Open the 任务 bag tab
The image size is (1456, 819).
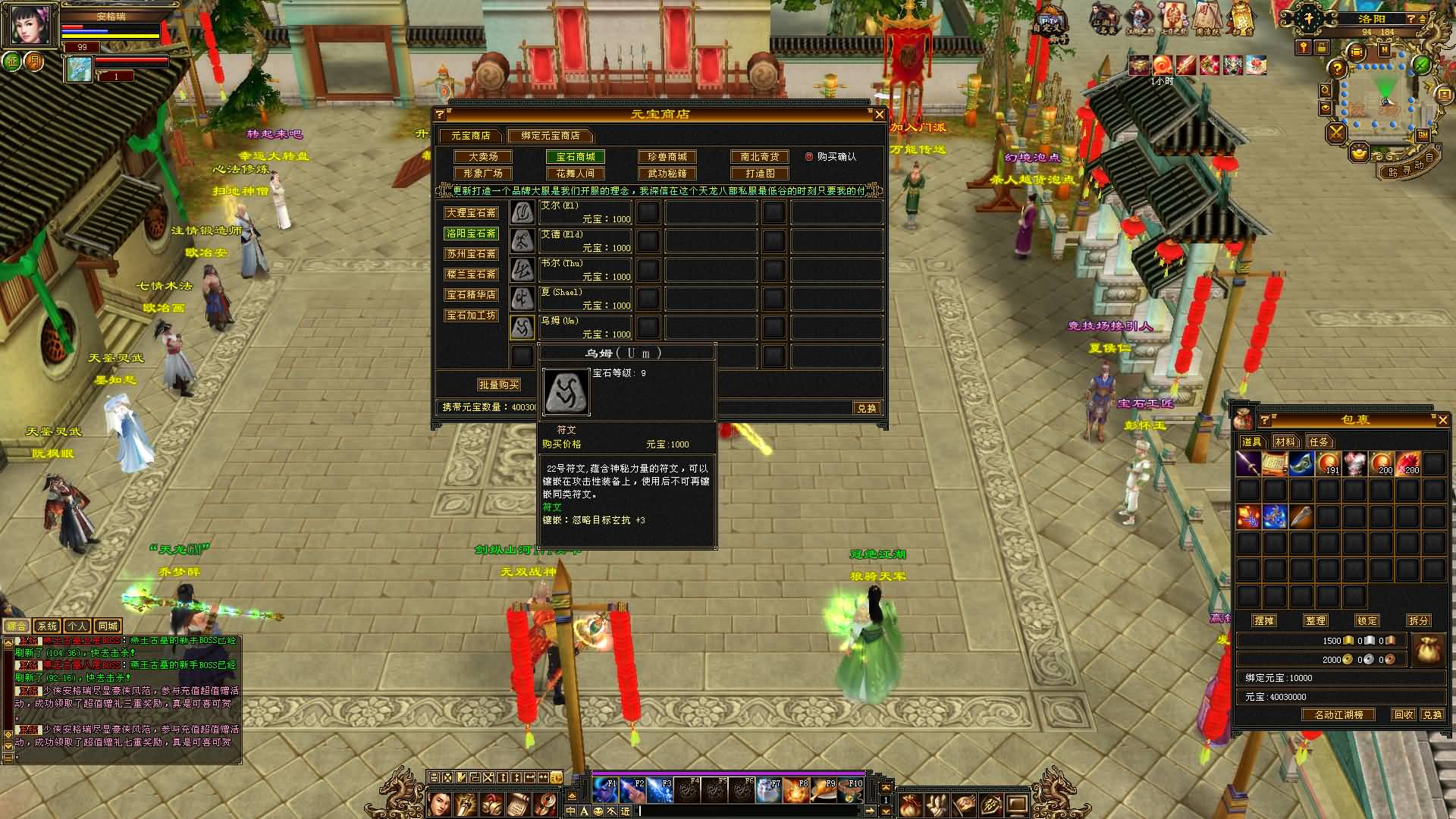point(1319,441)
